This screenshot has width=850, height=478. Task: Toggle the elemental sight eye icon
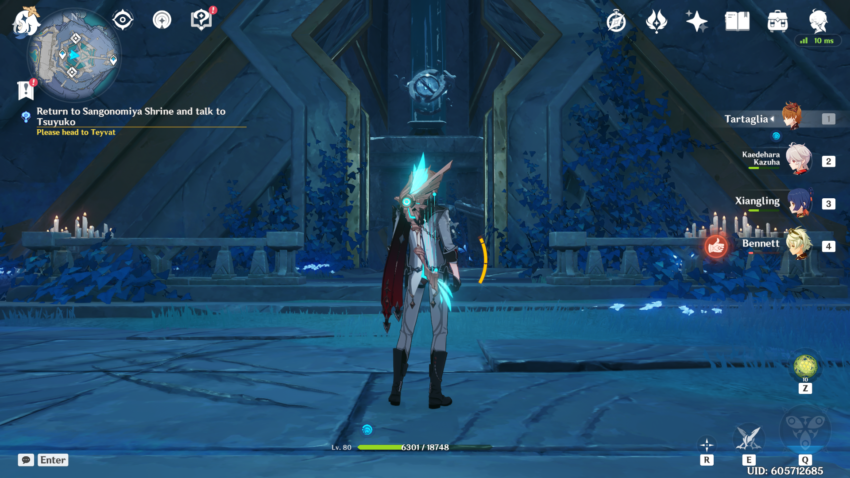click(x=123, y=19)
